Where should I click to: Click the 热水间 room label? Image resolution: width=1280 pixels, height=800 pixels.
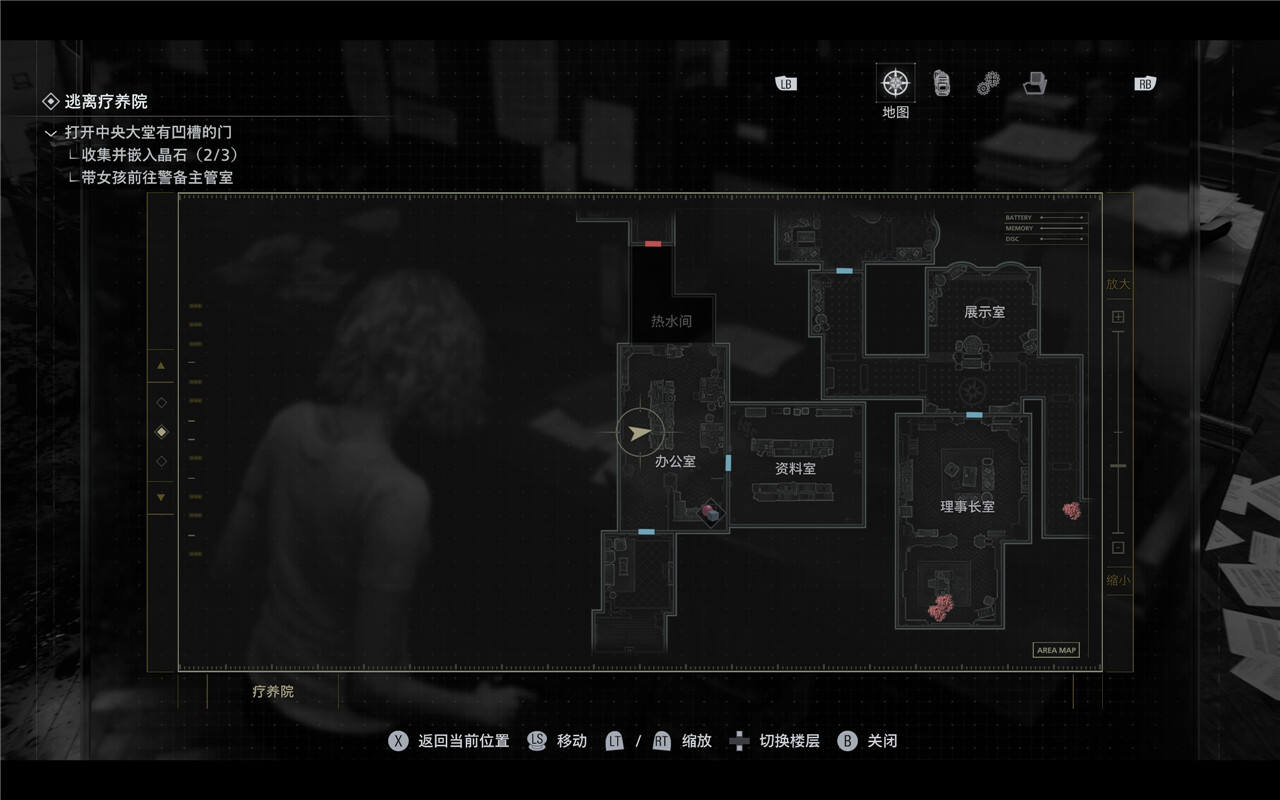671,321
